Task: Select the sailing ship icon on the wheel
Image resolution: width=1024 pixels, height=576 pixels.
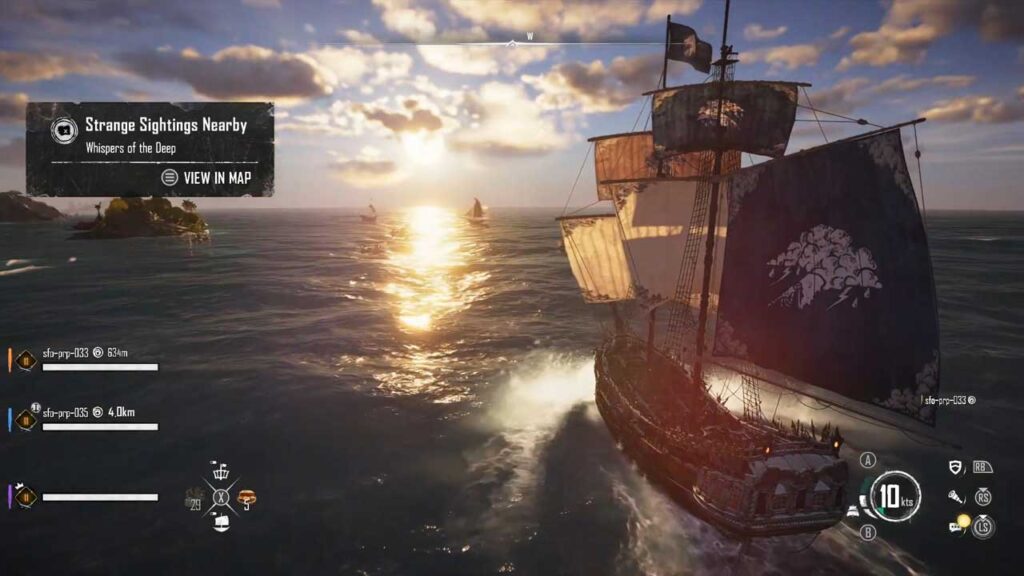Action: (x=221, y=522)
